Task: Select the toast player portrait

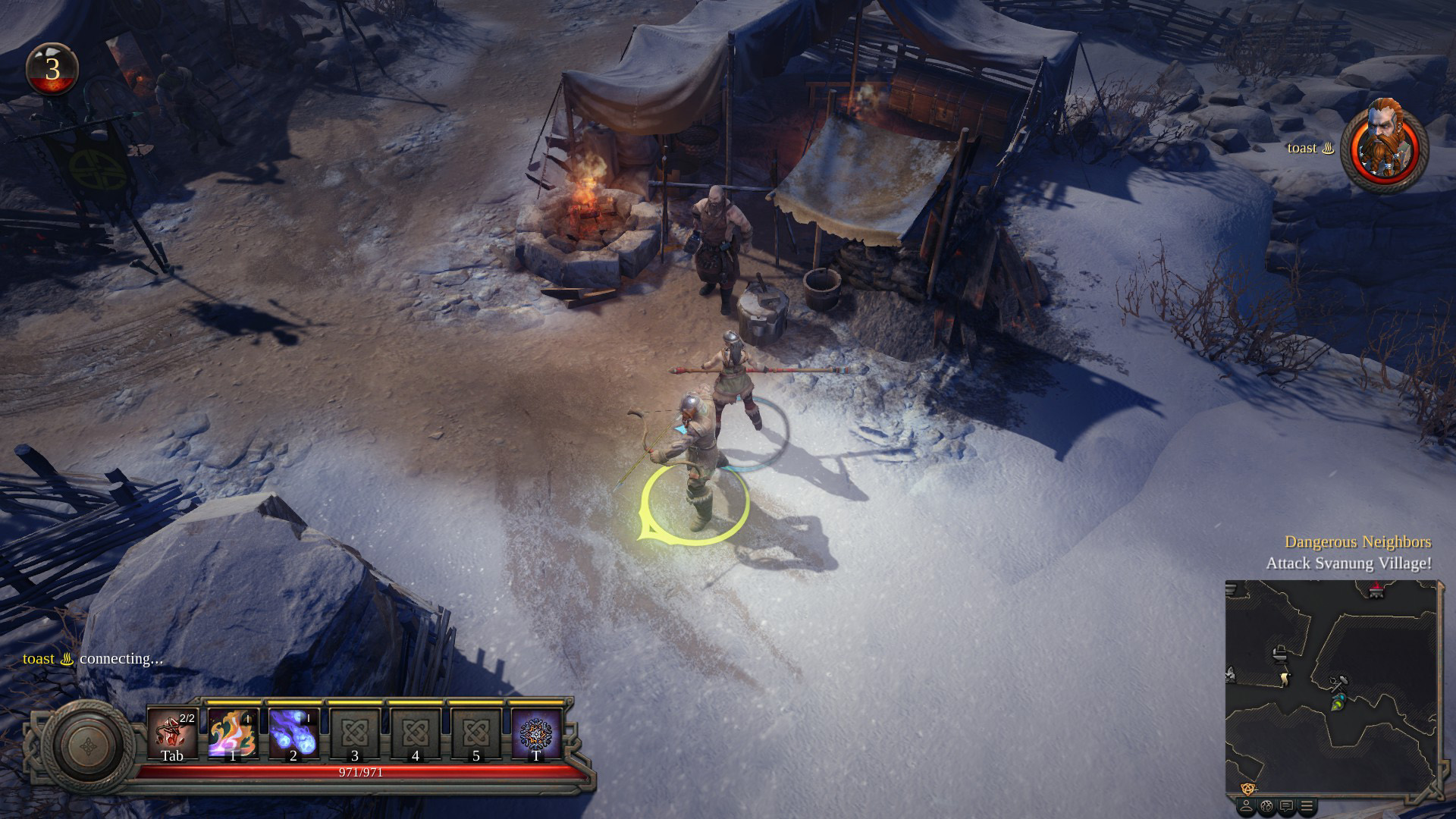Action: pyautogui.click(x=1384, y=146)
